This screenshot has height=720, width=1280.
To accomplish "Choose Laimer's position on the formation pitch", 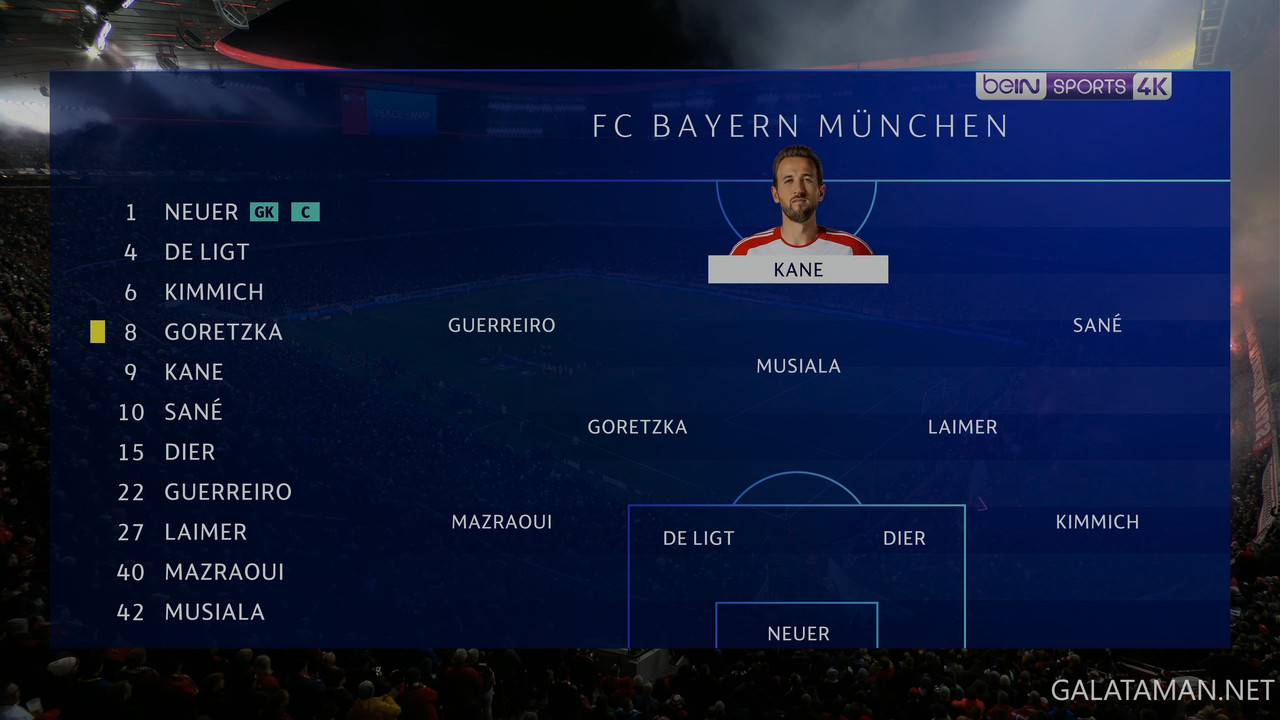I will pos(962,427).
